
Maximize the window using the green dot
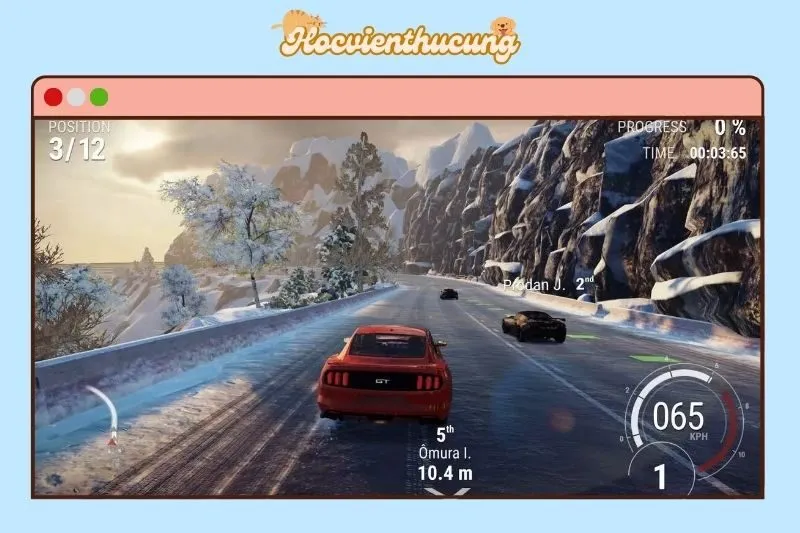click(99, 97)
